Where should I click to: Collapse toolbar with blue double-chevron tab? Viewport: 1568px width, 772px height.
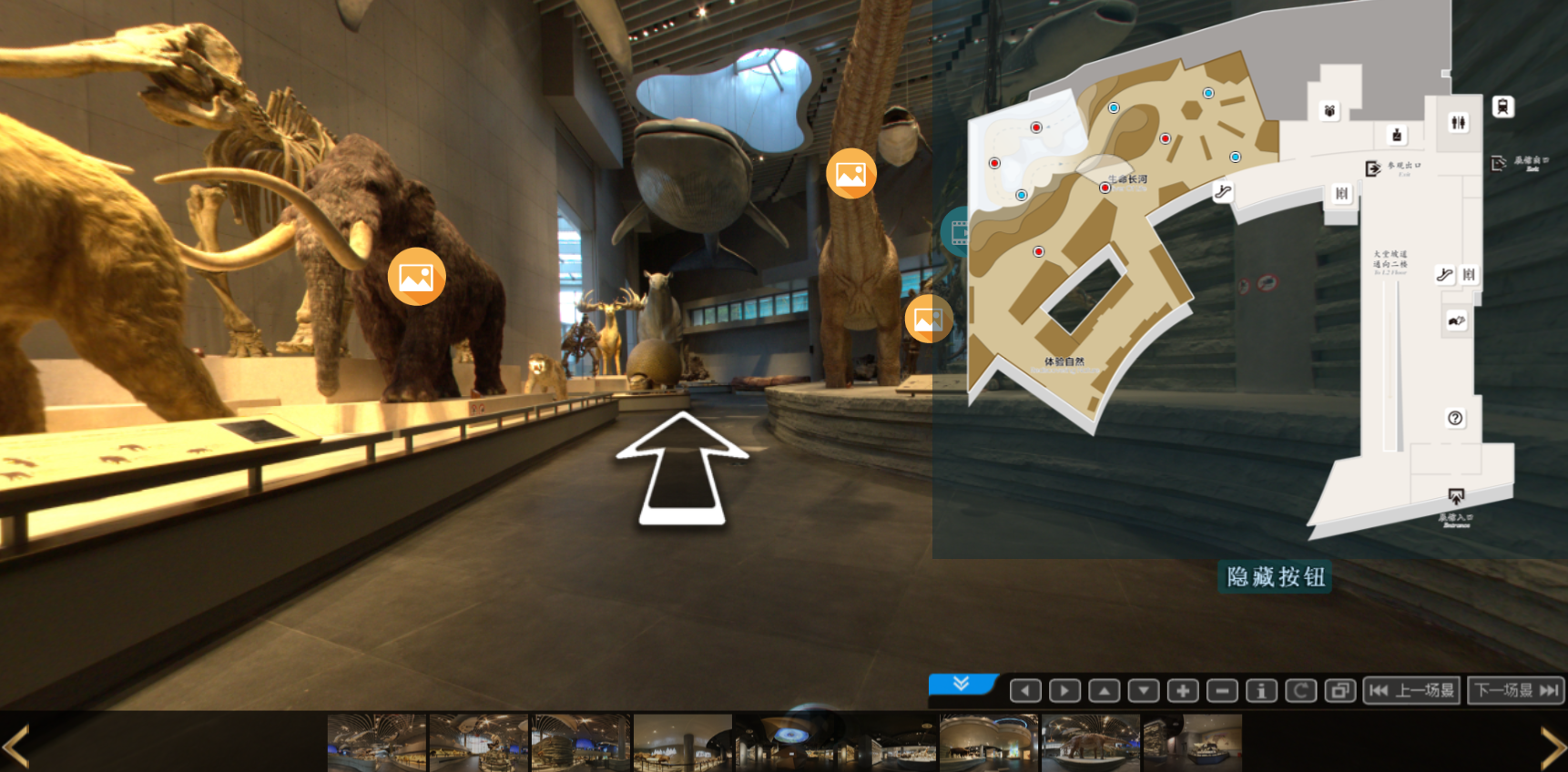click(x=962, y=684)
